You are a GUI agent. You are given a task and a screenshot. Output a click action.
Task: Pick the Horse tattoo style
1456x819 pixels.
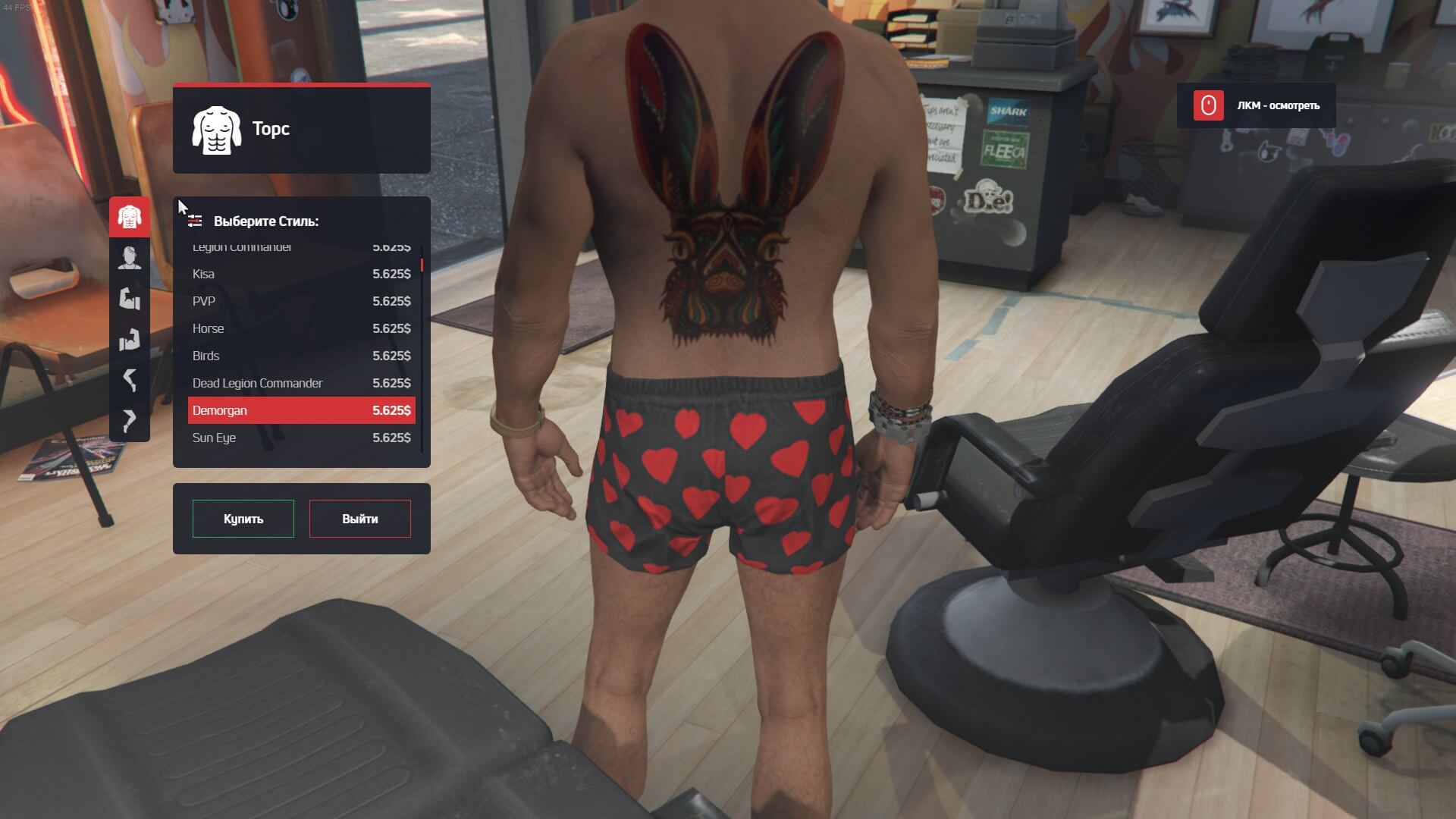pos(301,328)
